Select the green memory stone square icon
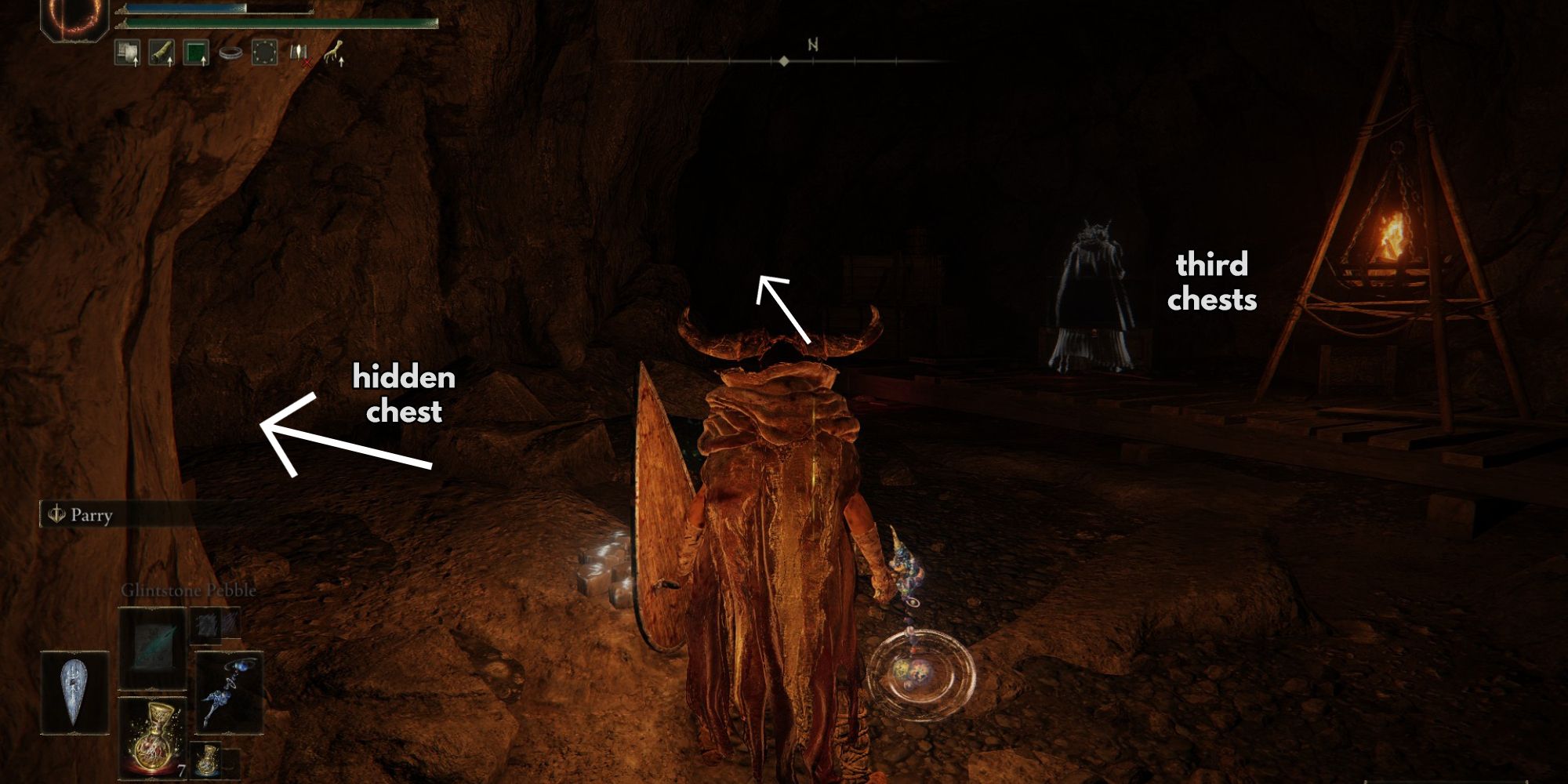1568x784 pixels. click(x=196, y=52)
